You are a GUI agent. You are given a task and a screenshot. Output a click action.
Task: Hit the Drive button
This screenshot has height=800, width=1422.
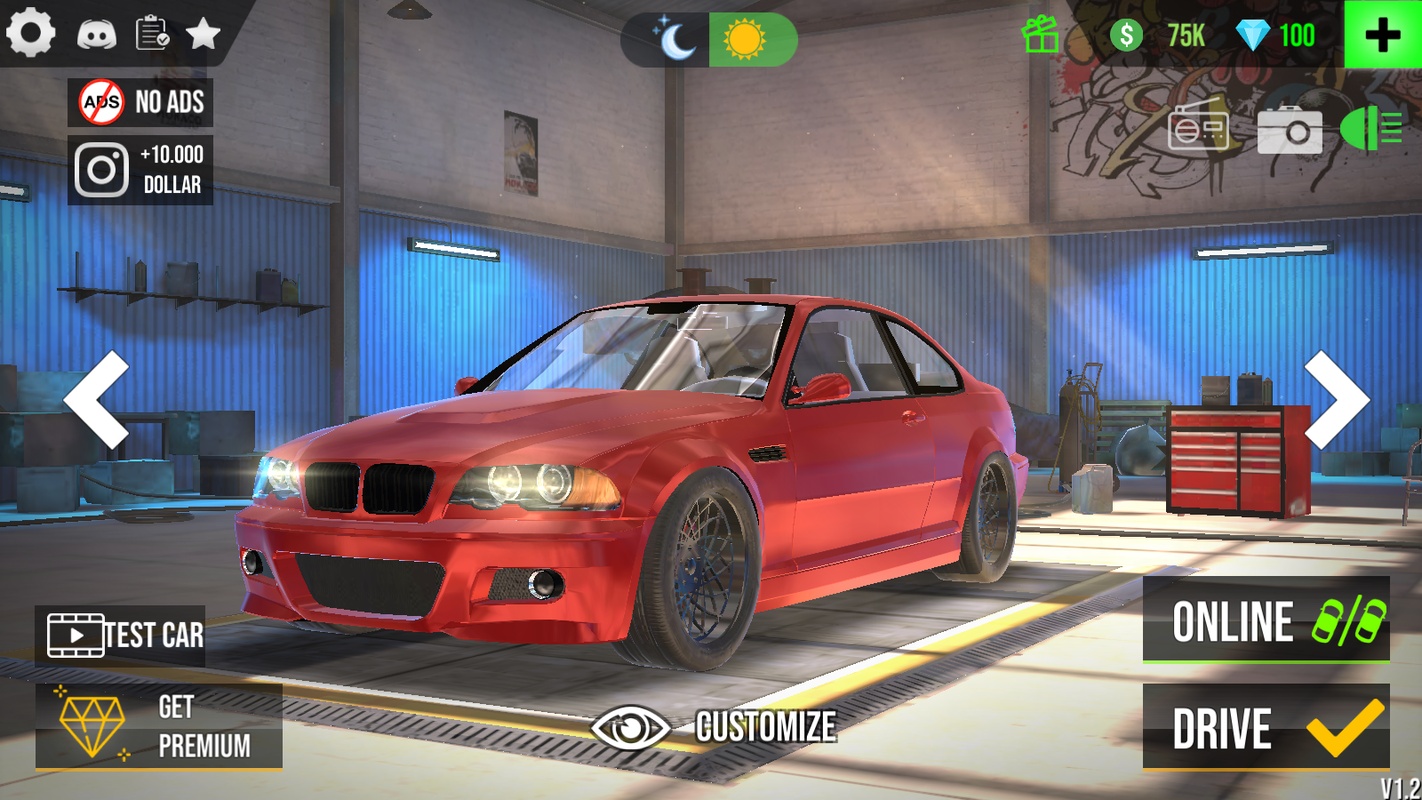tap(1266, 727)
